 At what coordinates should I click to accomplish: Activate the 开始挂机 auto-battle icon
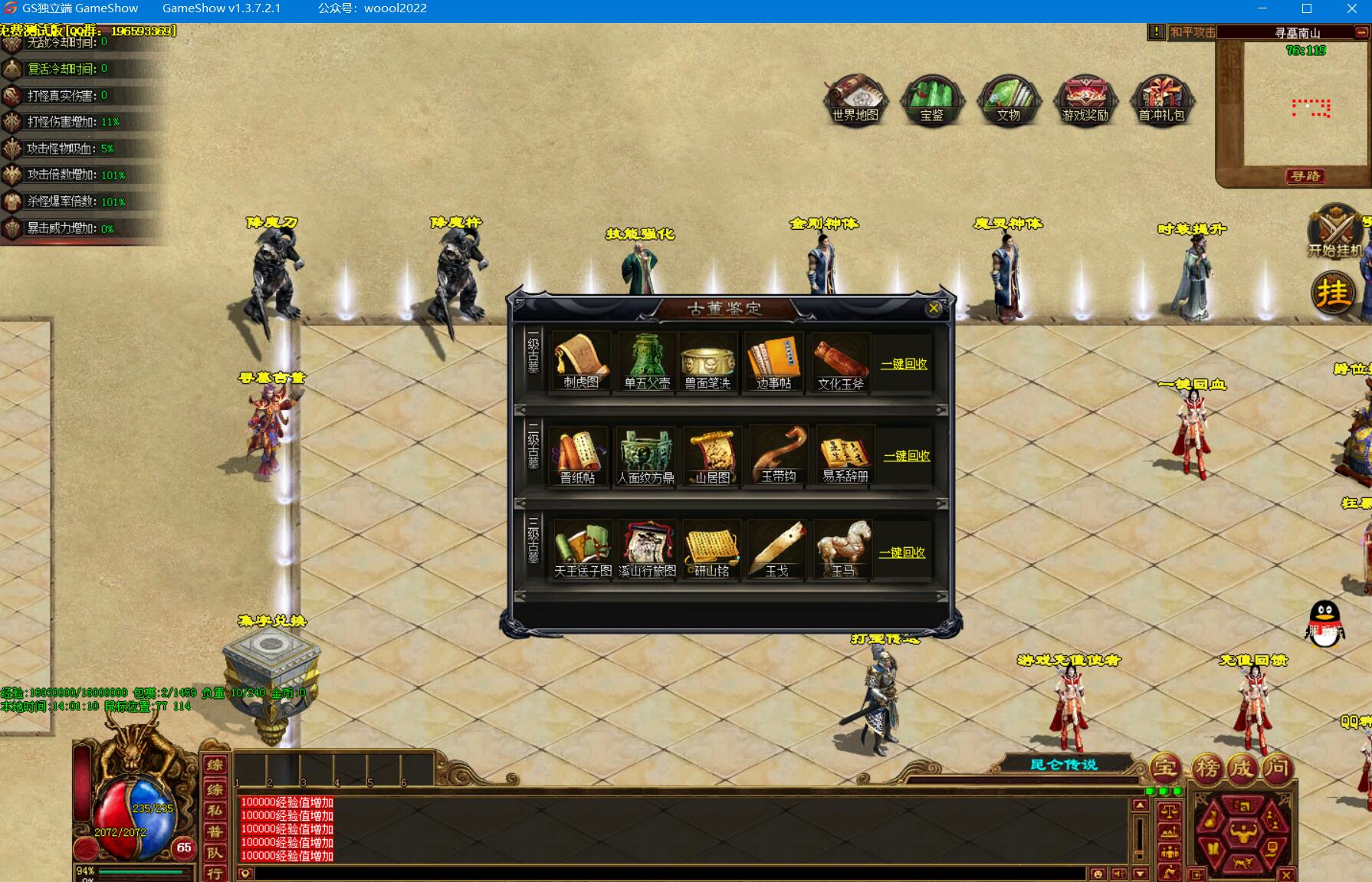(x=1334, y=231)
